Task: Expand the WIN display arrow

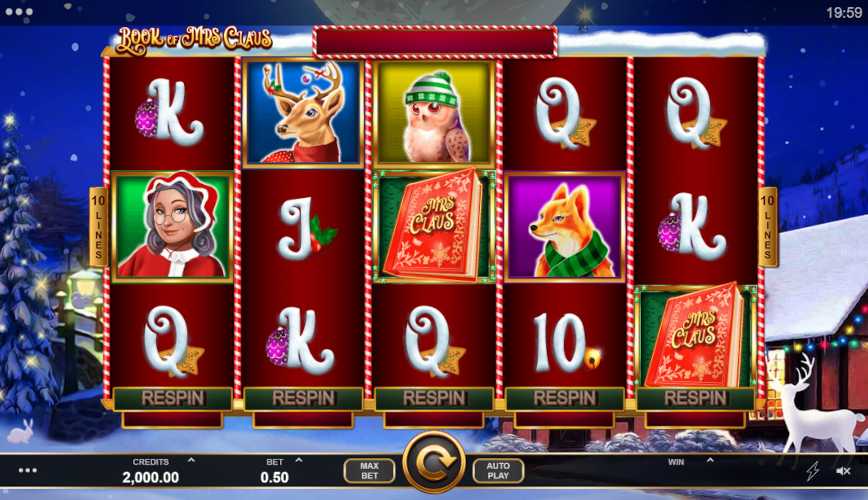Action: [x=708, y=461]
